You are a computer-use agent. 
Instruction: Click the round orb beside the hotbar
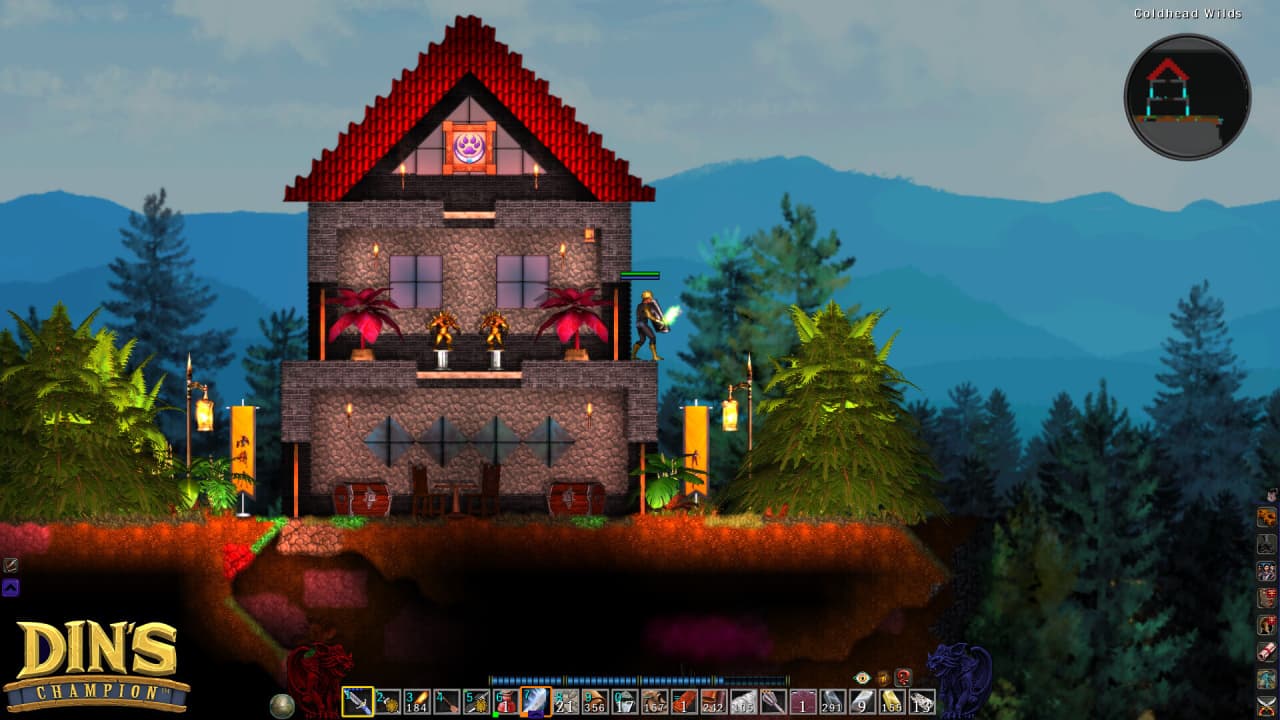click(283, 704)
